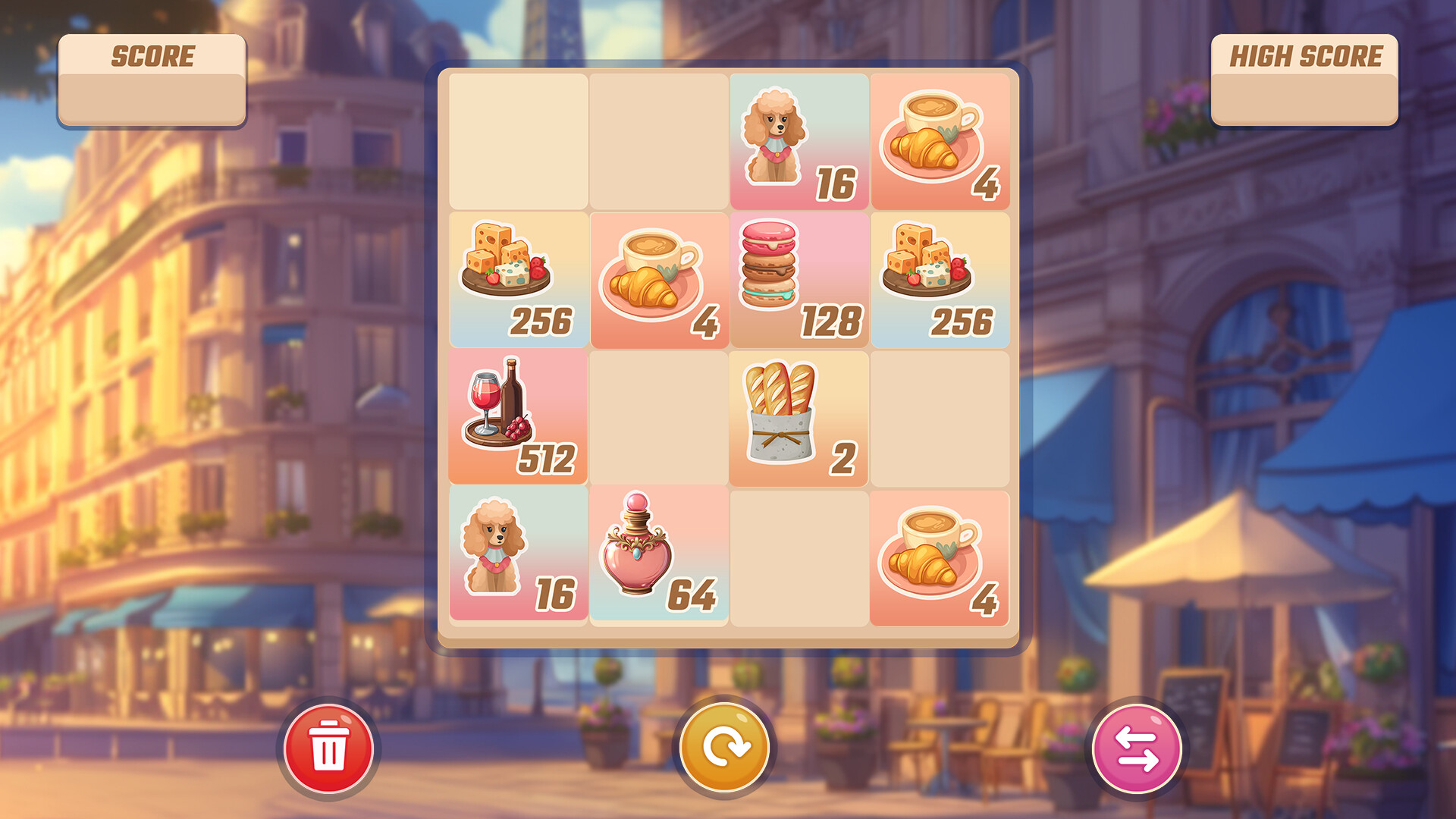The width and height of the screenshot is (1456, 819).
Task: Click the bottom-left poodle tile showing 16
Action: tap(519, 559)
